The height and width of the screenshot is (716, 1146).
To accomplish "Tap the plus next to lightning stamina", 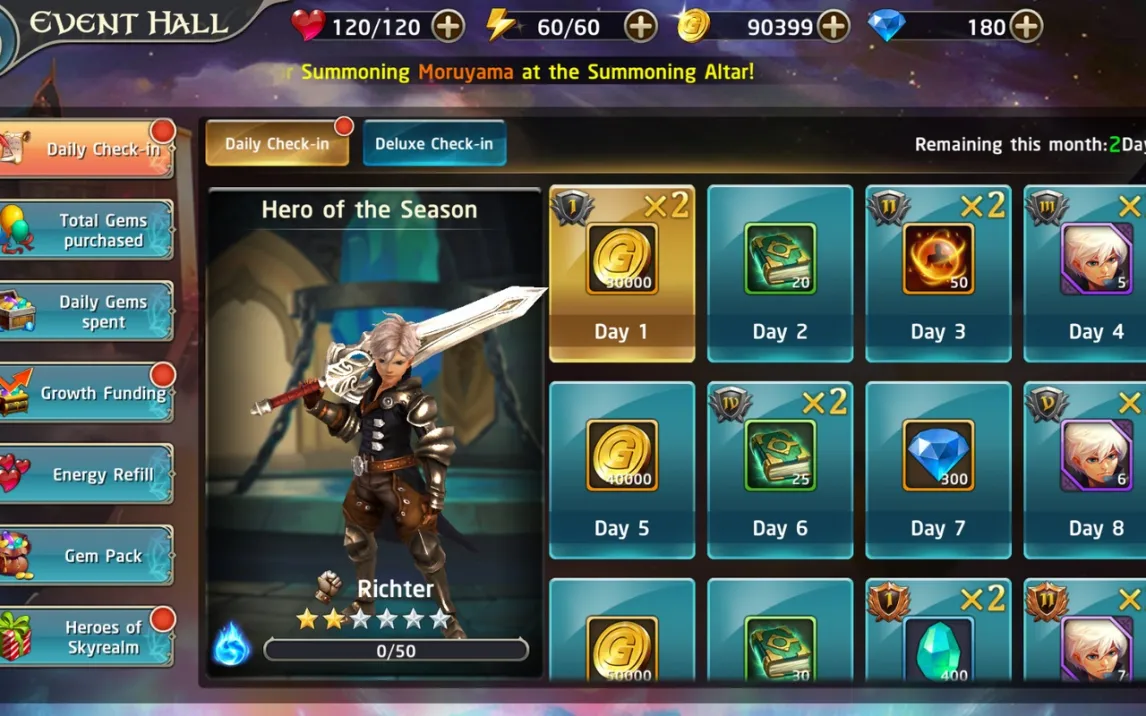I will [641, 27].
